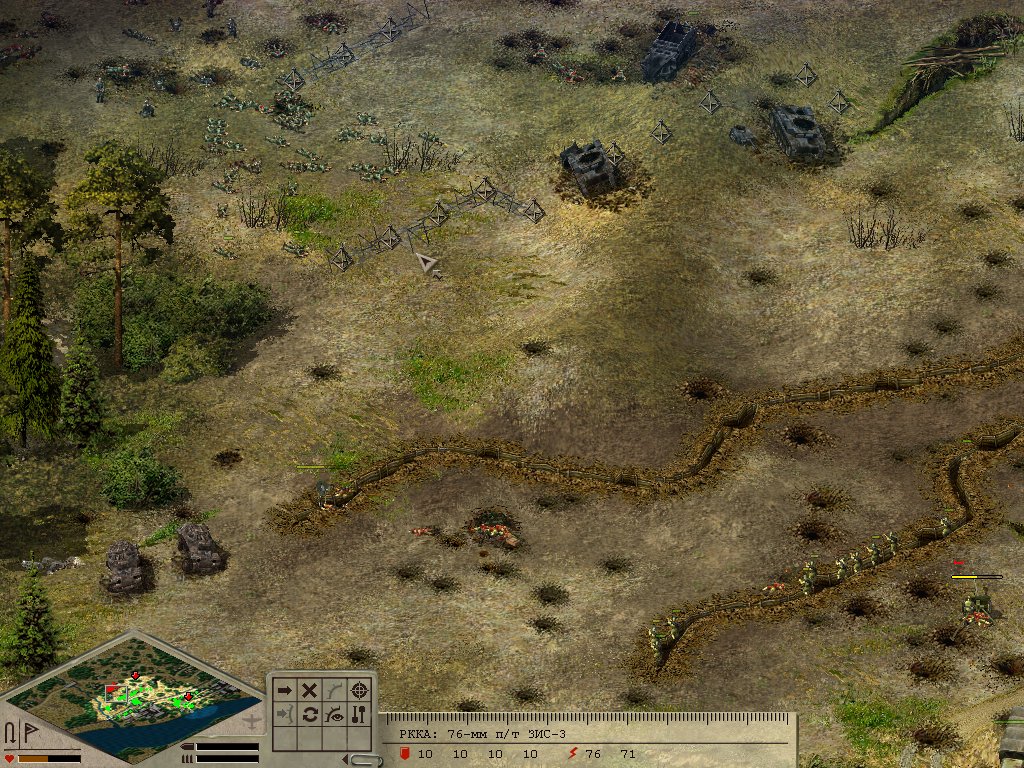Choose the eye observe-area command
Screen dimensions: 1024x768
335,715
